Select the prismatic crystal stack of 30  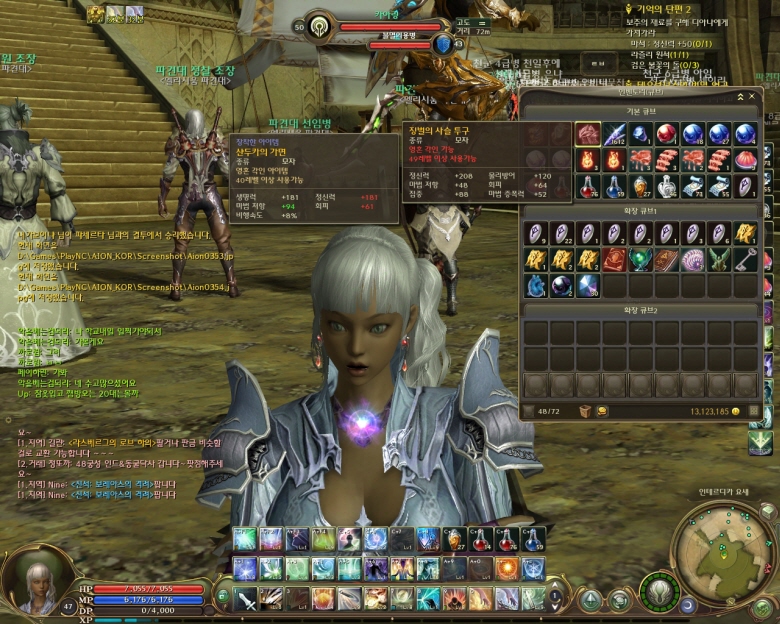point(588,285)
